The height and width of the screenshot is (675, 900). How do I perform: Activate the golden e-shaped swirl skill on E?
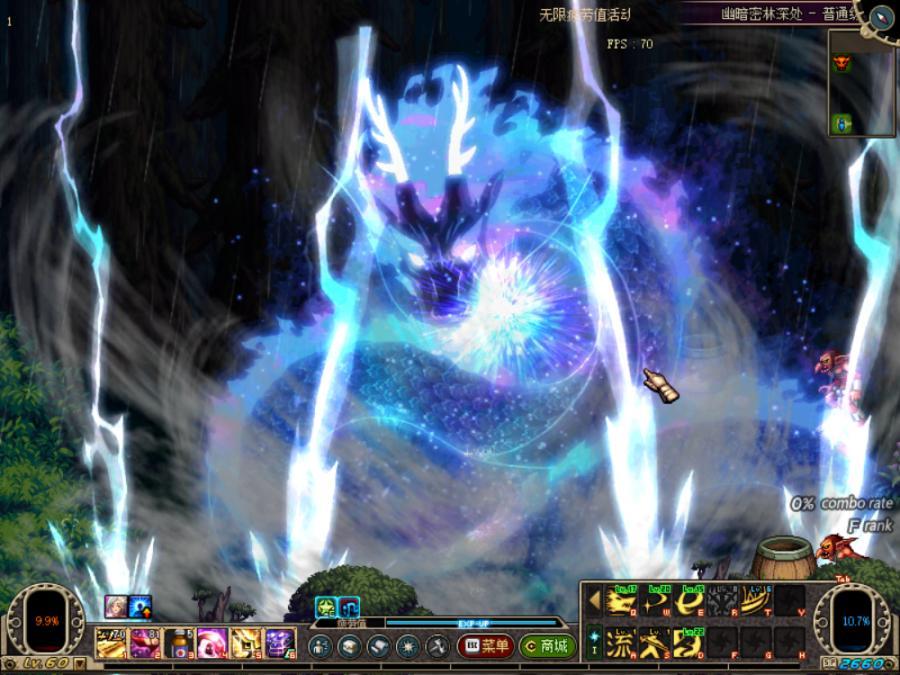[x=690, y=601]
